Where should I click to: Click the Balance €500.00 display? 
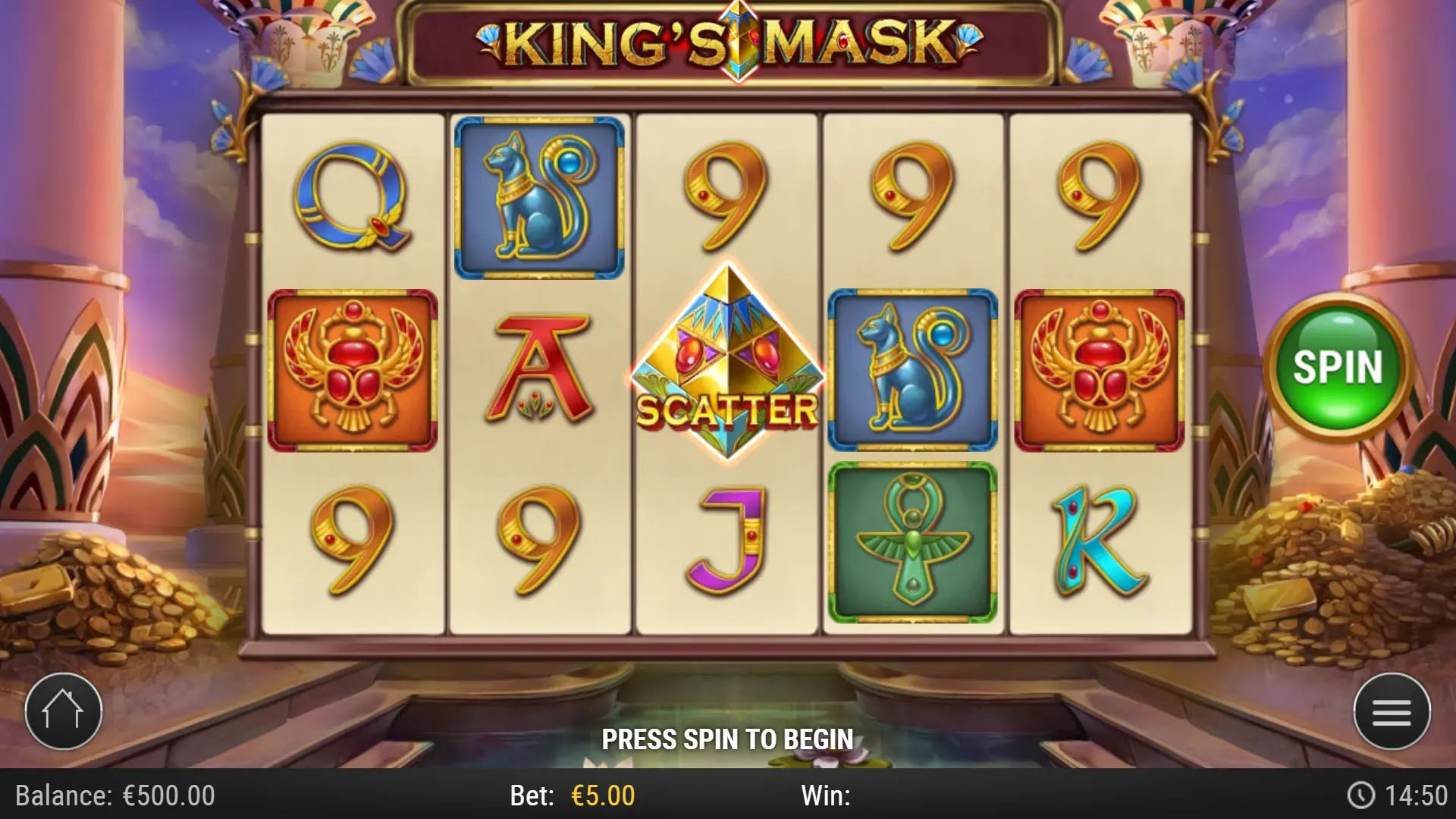coord(112,795)
